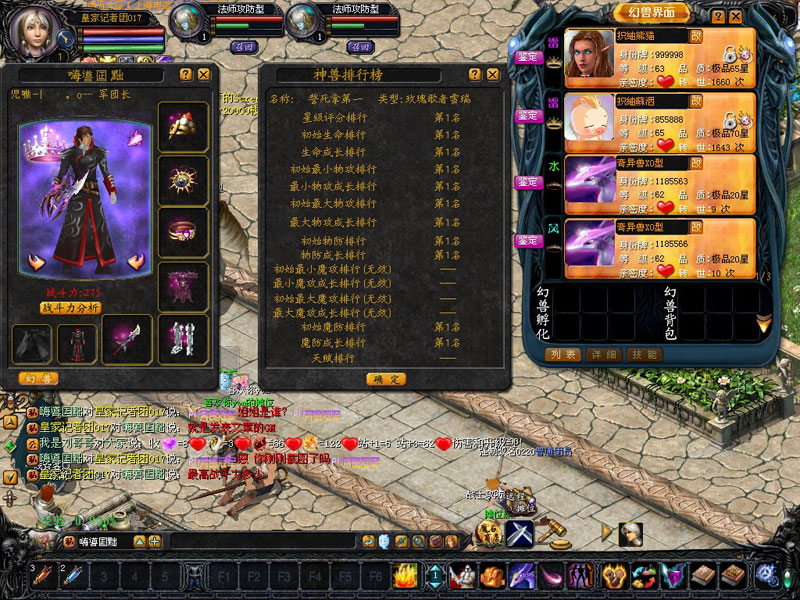This screenshot has height=600, width=800.
Task: Close the character equipment panel
Action: [x=204, y=74]
